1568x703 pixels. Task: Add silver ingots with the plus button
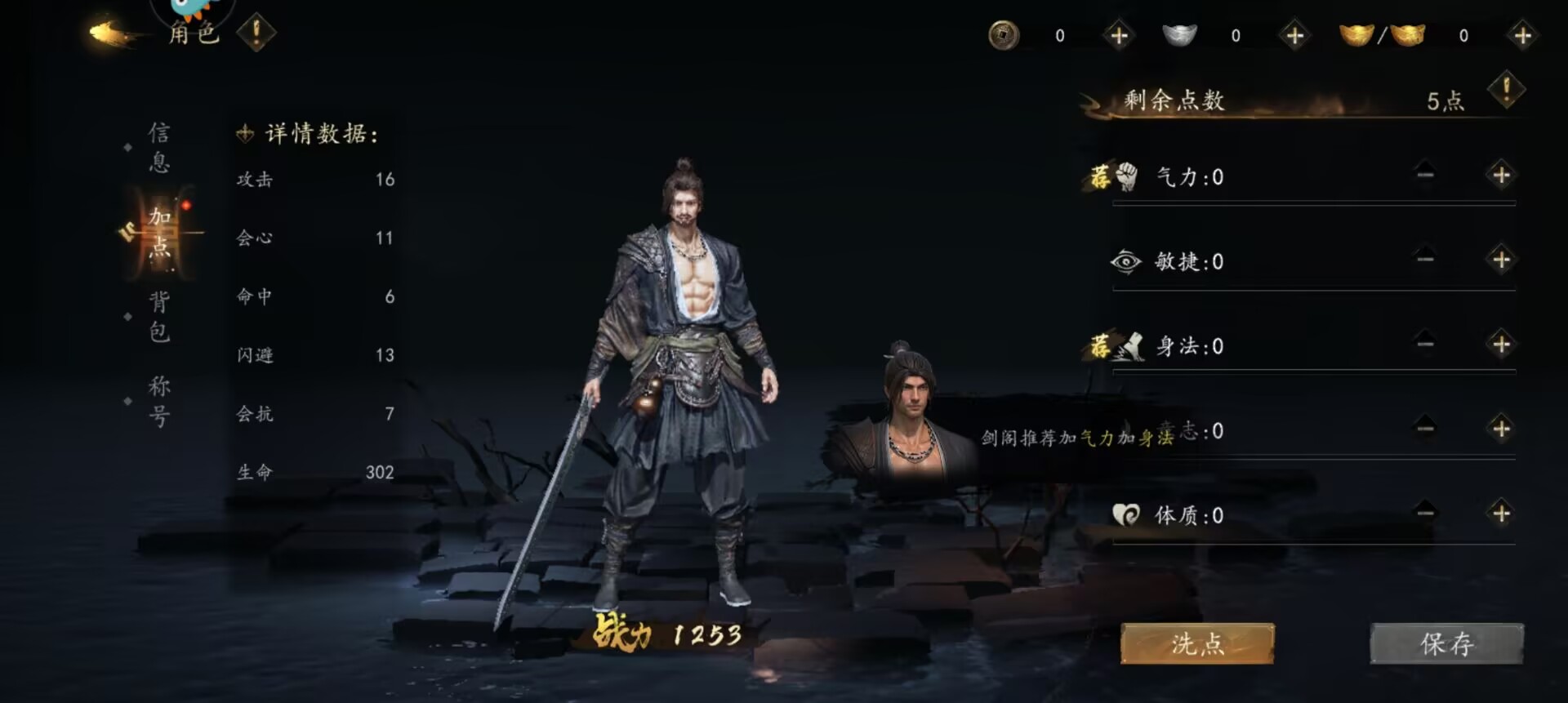[1294, 36]
